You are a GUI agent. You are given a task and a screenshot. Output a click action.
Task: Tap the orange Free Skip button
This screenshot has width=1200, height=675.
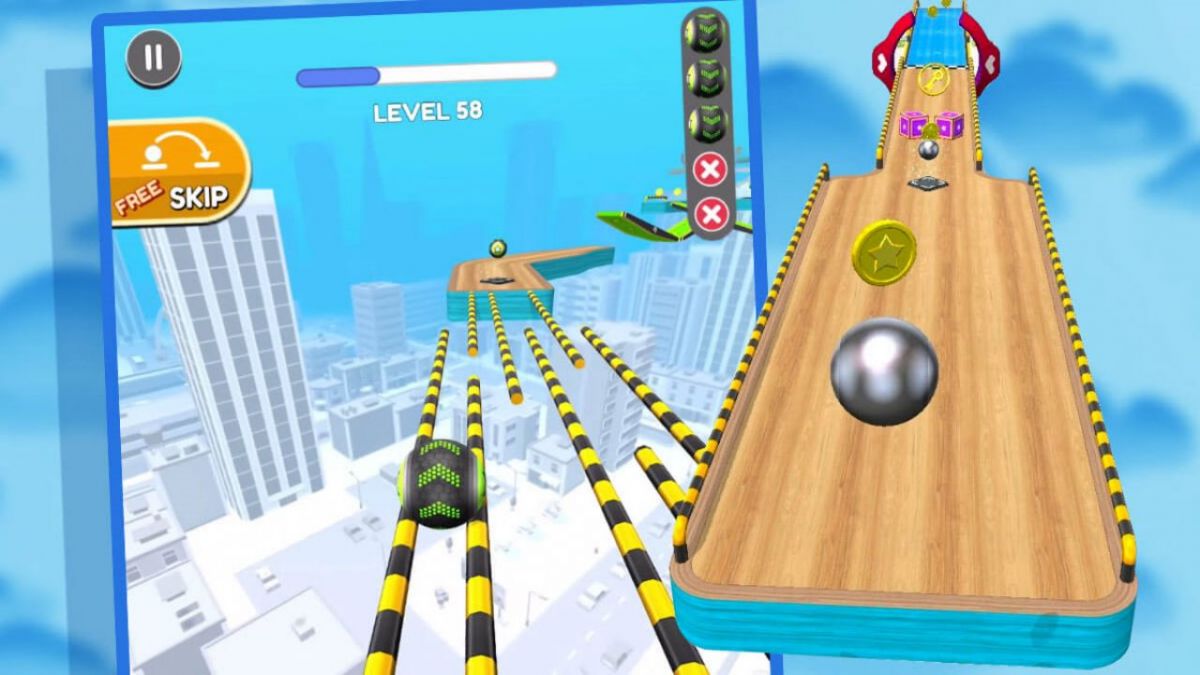pos(178,171)
